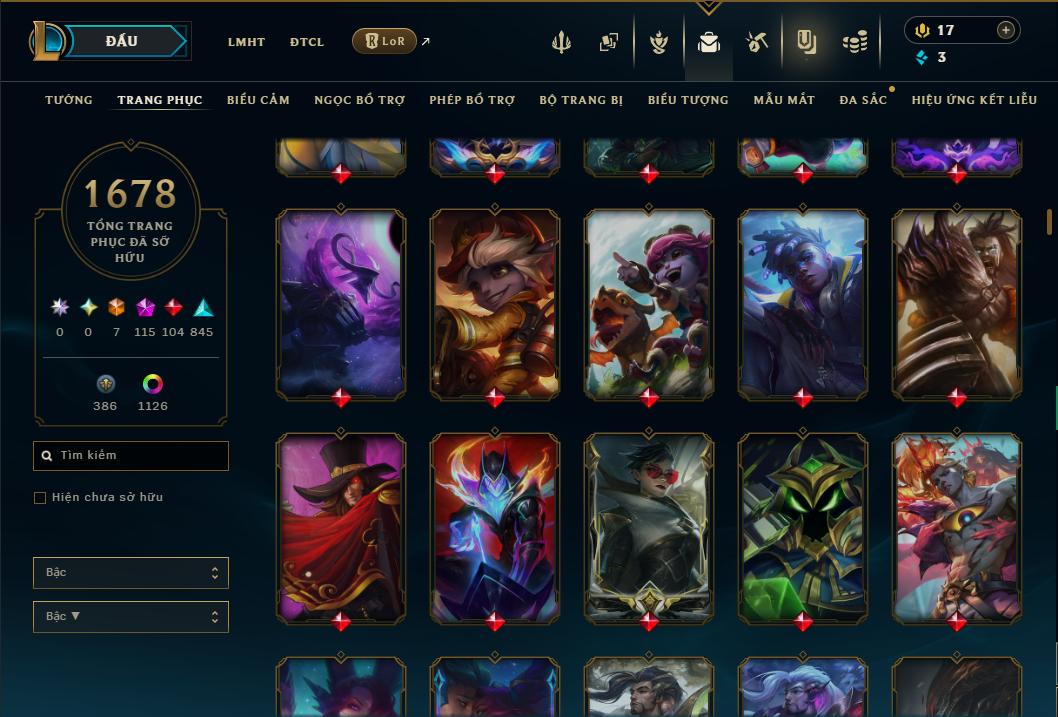Open the TƯỚNG champions tab
The image size is (1058, 717).
coord(69,100)
